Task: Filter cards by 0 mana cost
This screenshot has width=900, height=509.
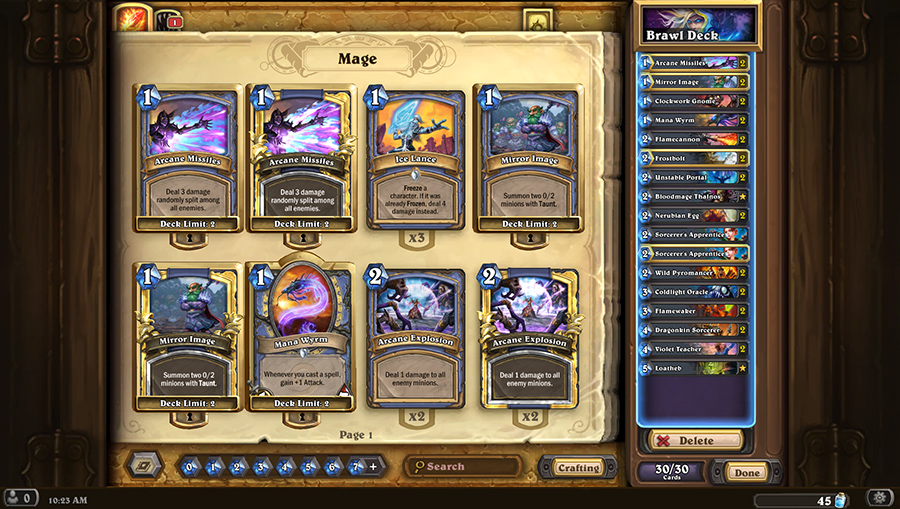Action: tap(190, 466)
